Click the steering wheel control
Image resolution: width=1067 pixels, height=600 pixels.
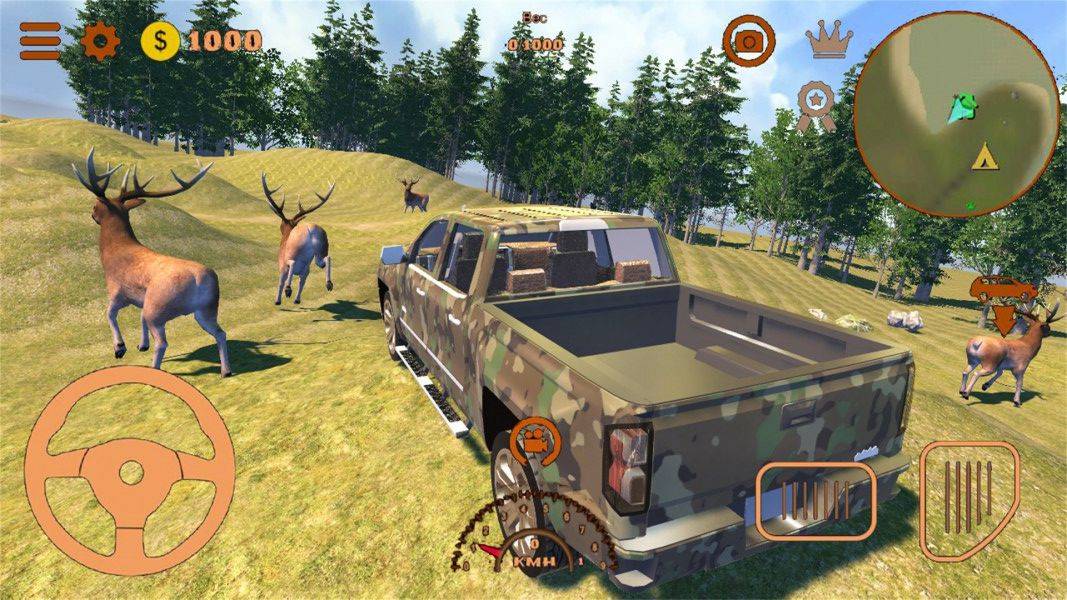tap(130, 470)
